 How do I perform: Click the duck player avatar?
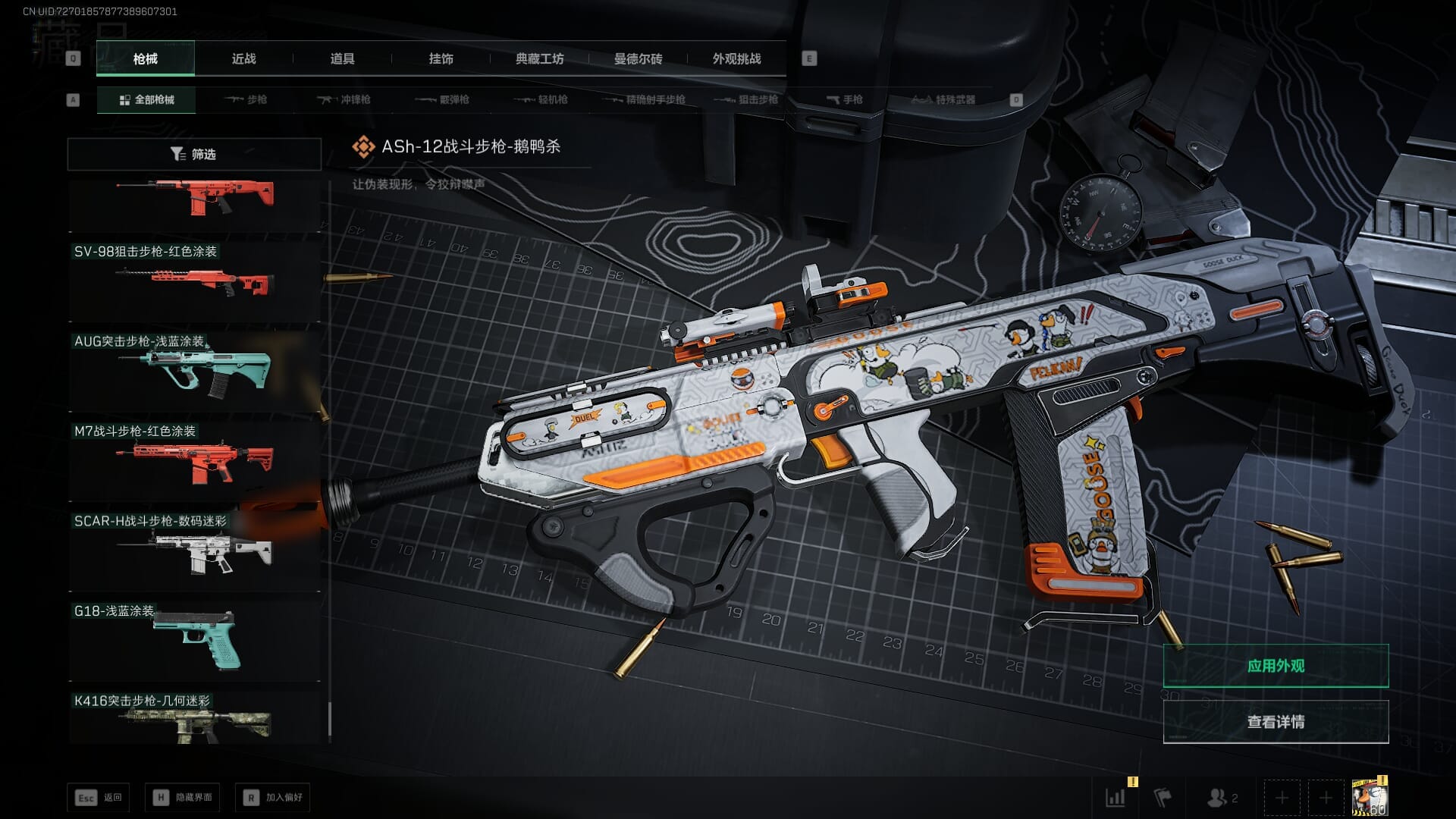pyautogui.click(x=1370, y=797)
